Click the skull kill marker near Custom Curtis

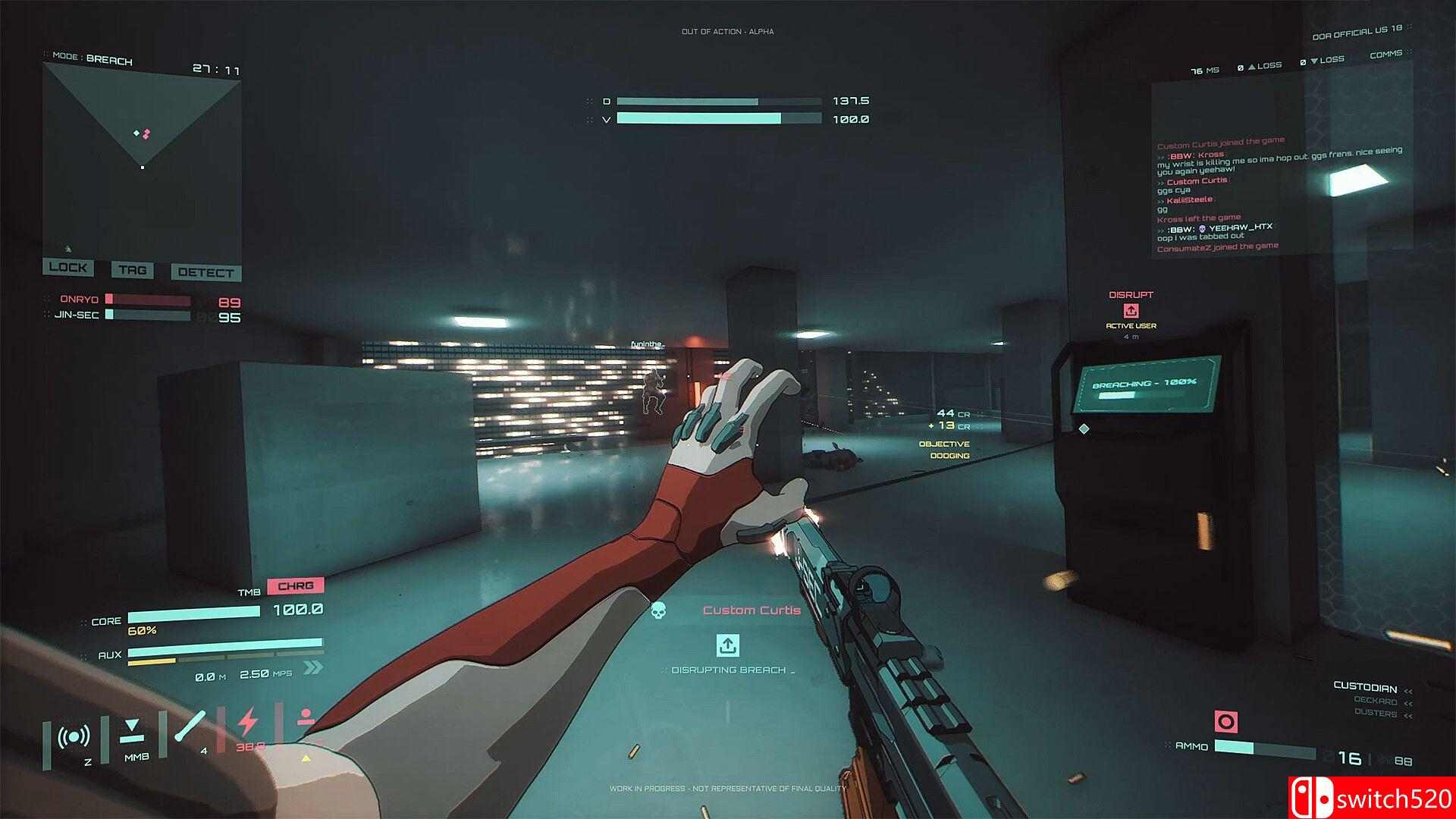(x=659, y=609)
